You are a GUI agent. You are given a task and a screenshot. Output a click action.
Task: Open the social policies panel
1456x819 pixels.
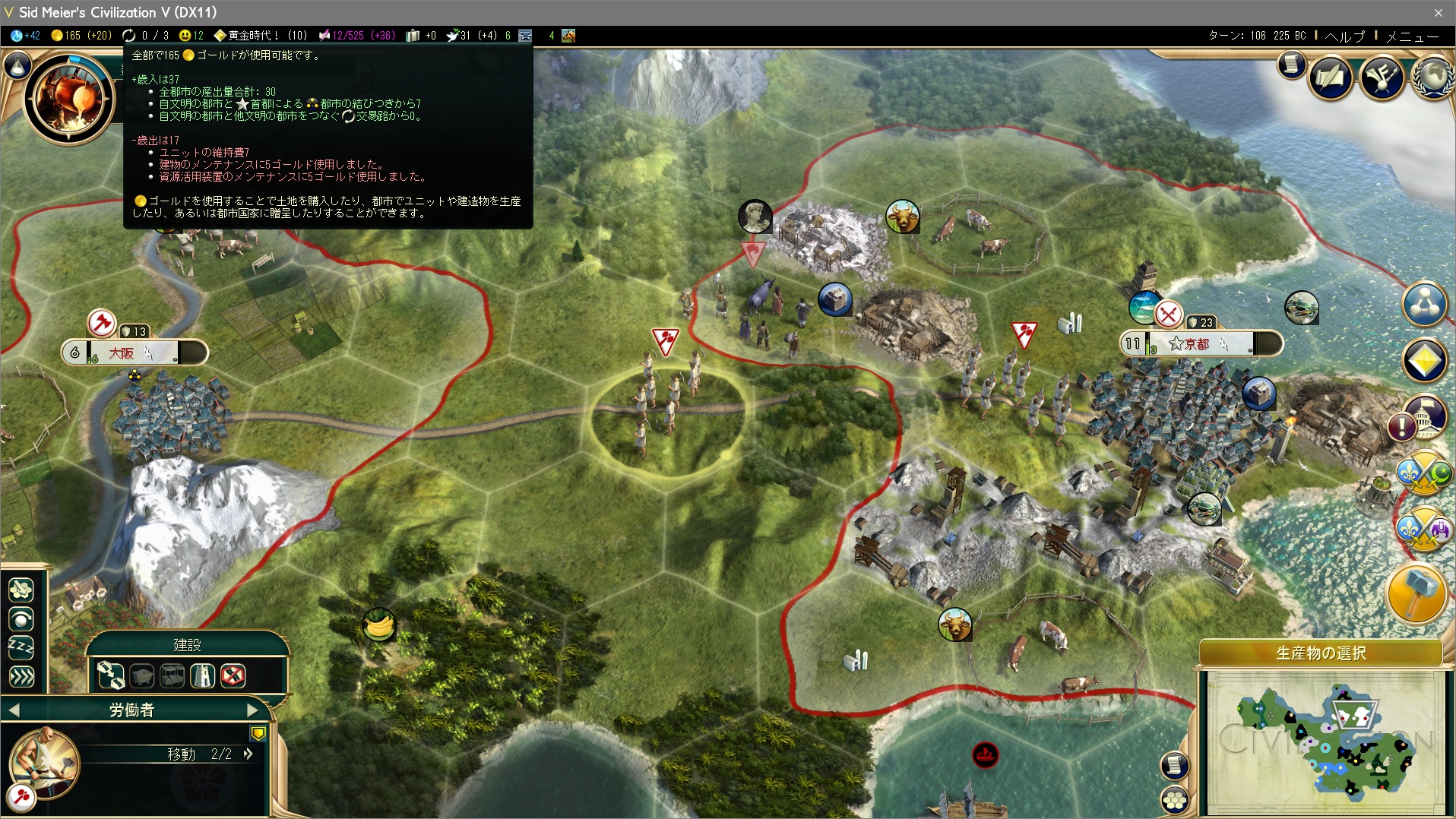1330,77
